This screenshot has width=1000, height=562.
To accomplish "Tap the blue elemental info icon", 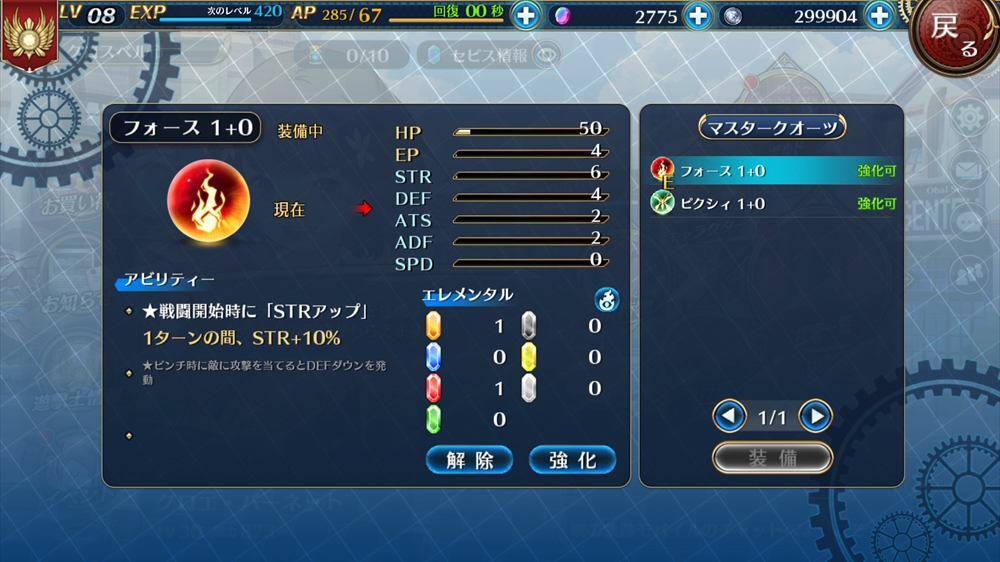I will [607, 298].
